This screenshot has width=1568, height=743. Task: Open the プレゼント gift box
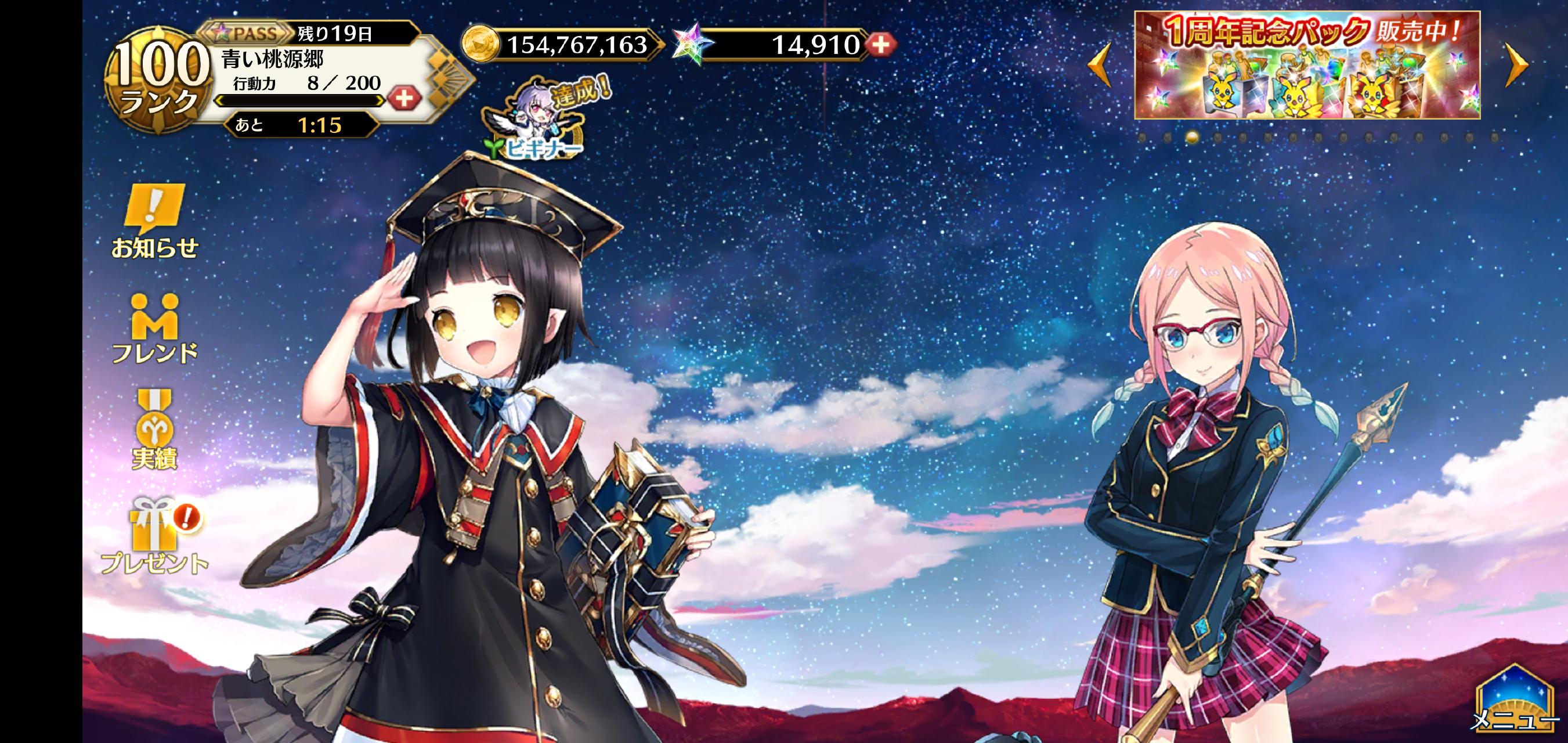[x=154, y=536]
